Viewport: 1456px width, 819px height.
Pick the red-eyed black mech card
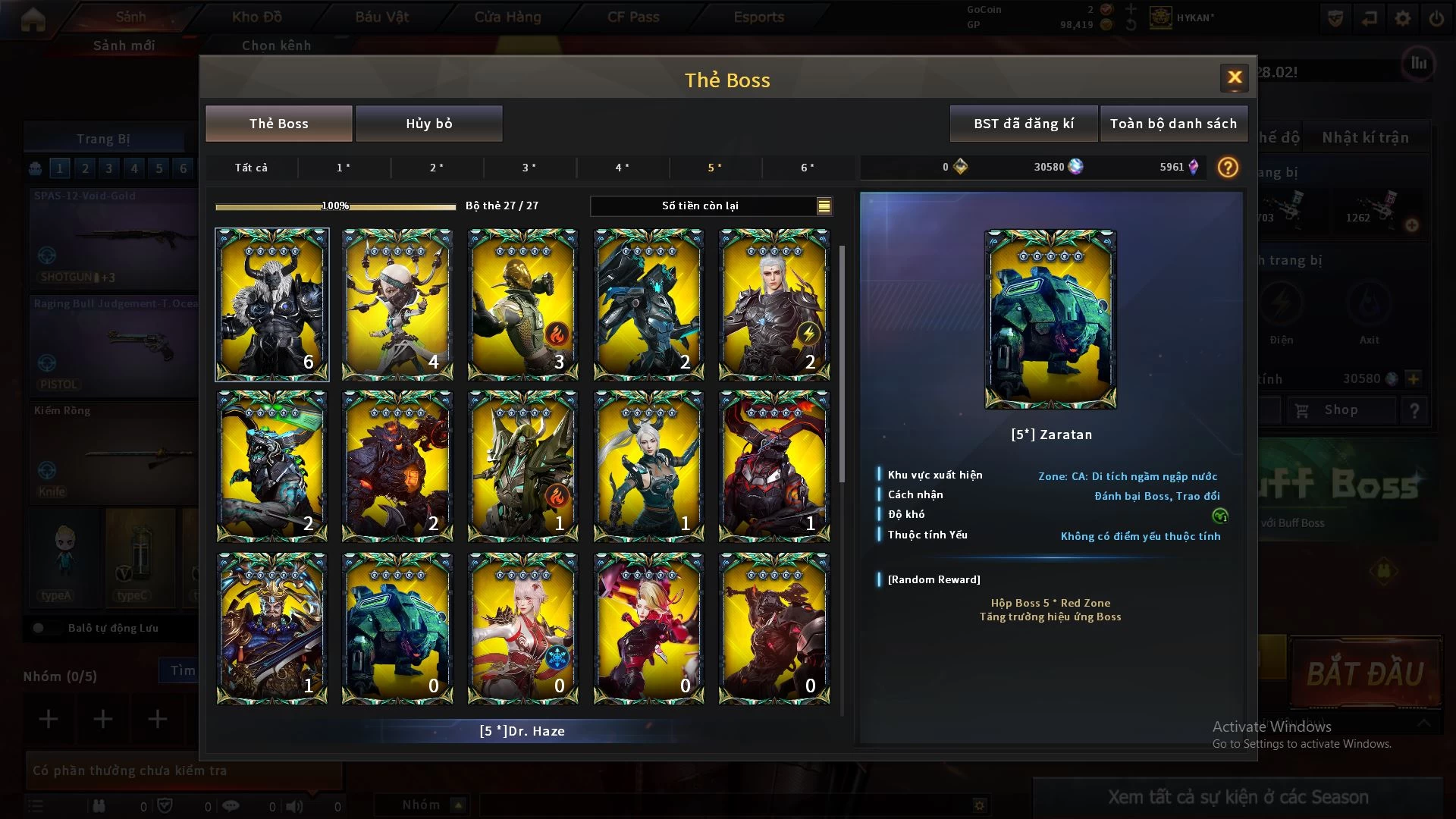[773, 466]
